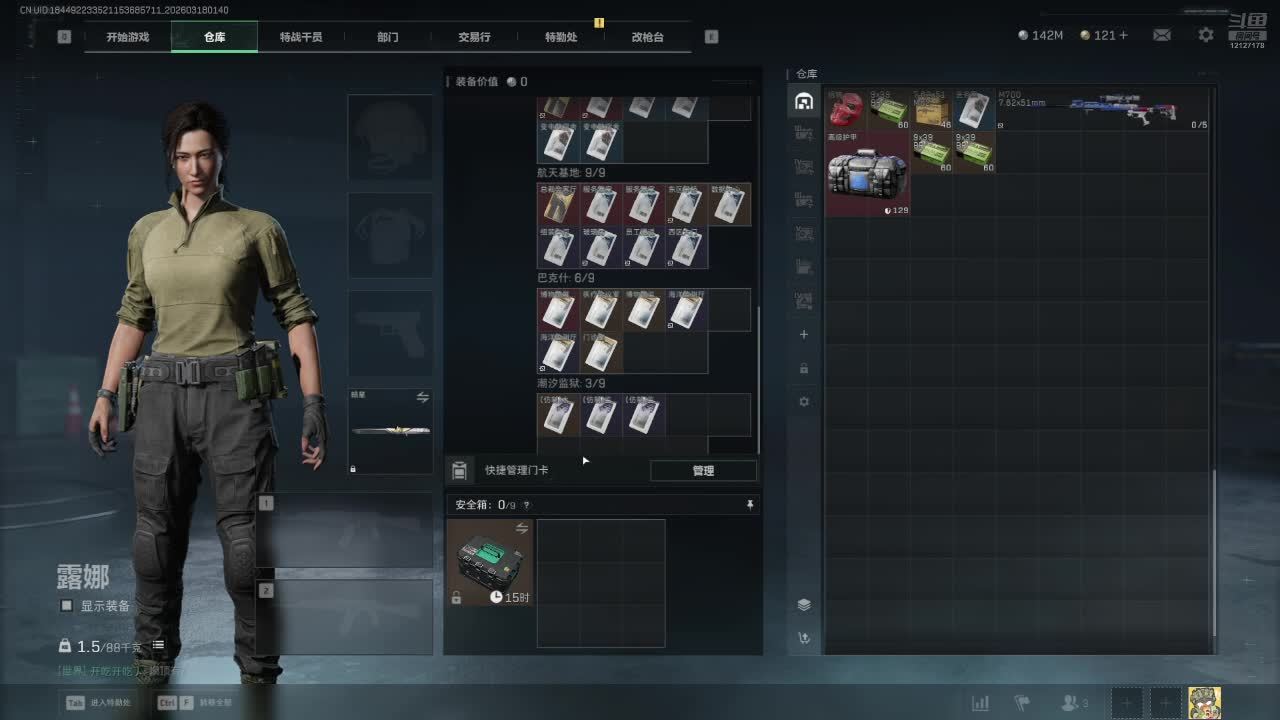Toggle the 显示装备 checkbox
The height and width of the screenshot is (720, 1280).
click(x=67, y=606)
